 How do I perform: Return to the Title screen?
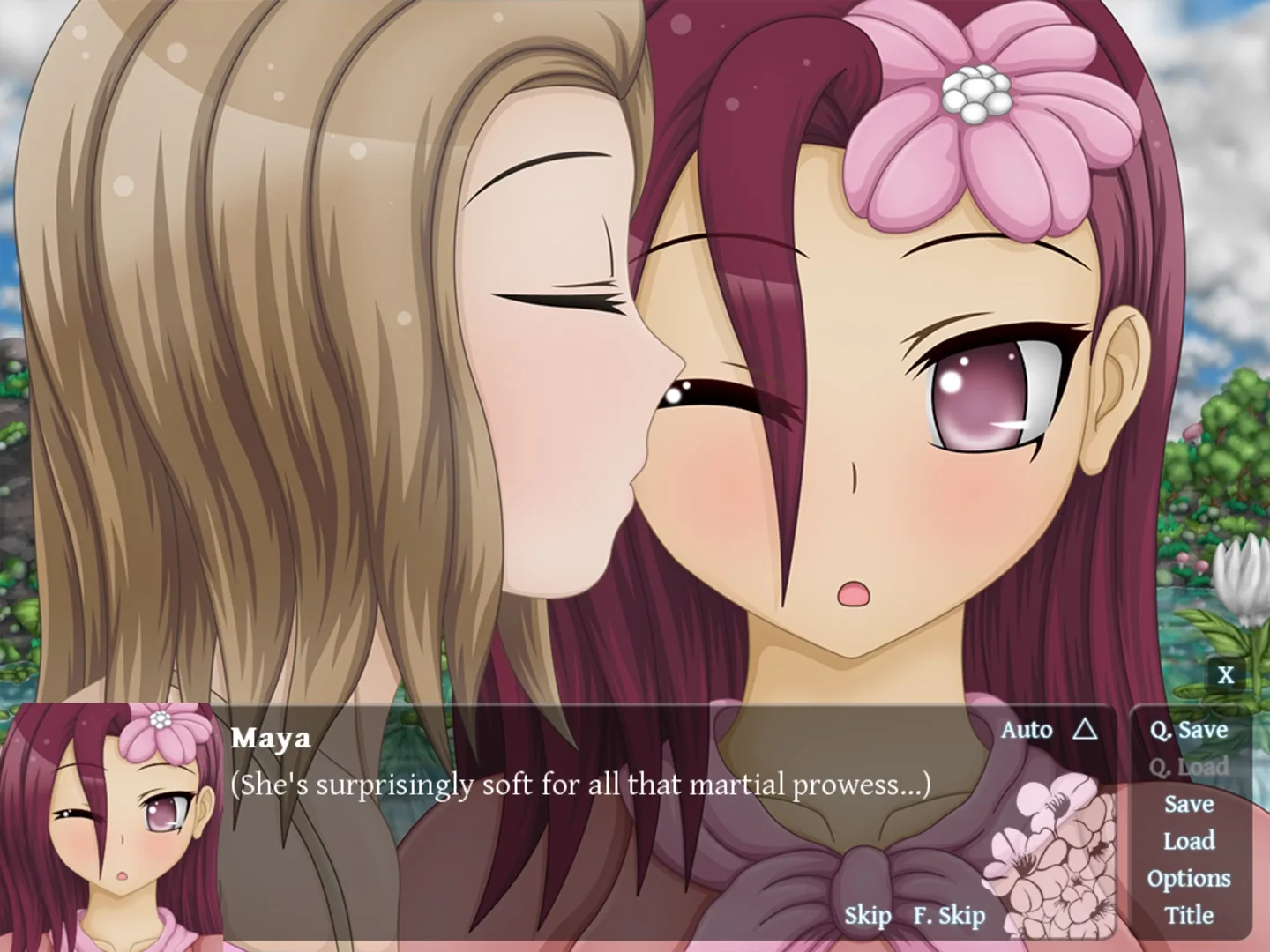click(1189, 915)
